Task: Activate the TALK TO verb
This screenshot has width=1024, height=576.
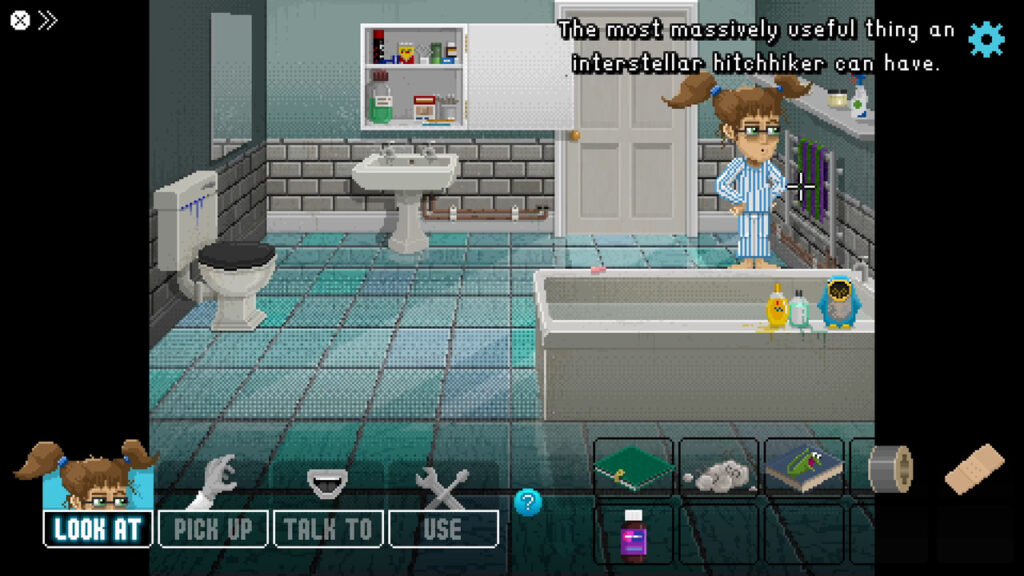Action: coord(328,528)
